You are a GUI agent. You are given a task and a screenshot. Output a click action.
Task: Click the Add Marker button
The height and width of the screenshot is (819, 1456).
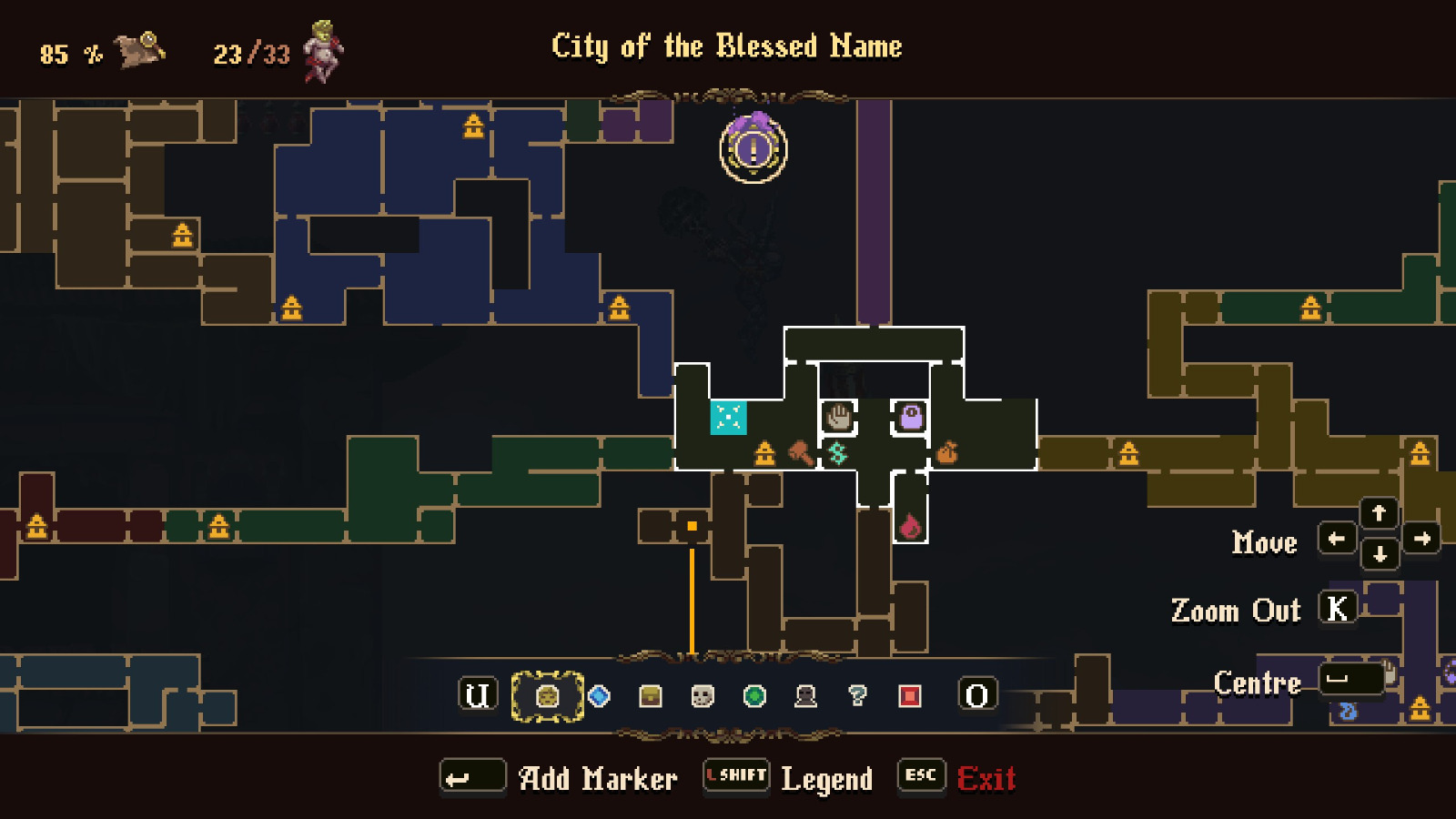[x=472, y=775]
